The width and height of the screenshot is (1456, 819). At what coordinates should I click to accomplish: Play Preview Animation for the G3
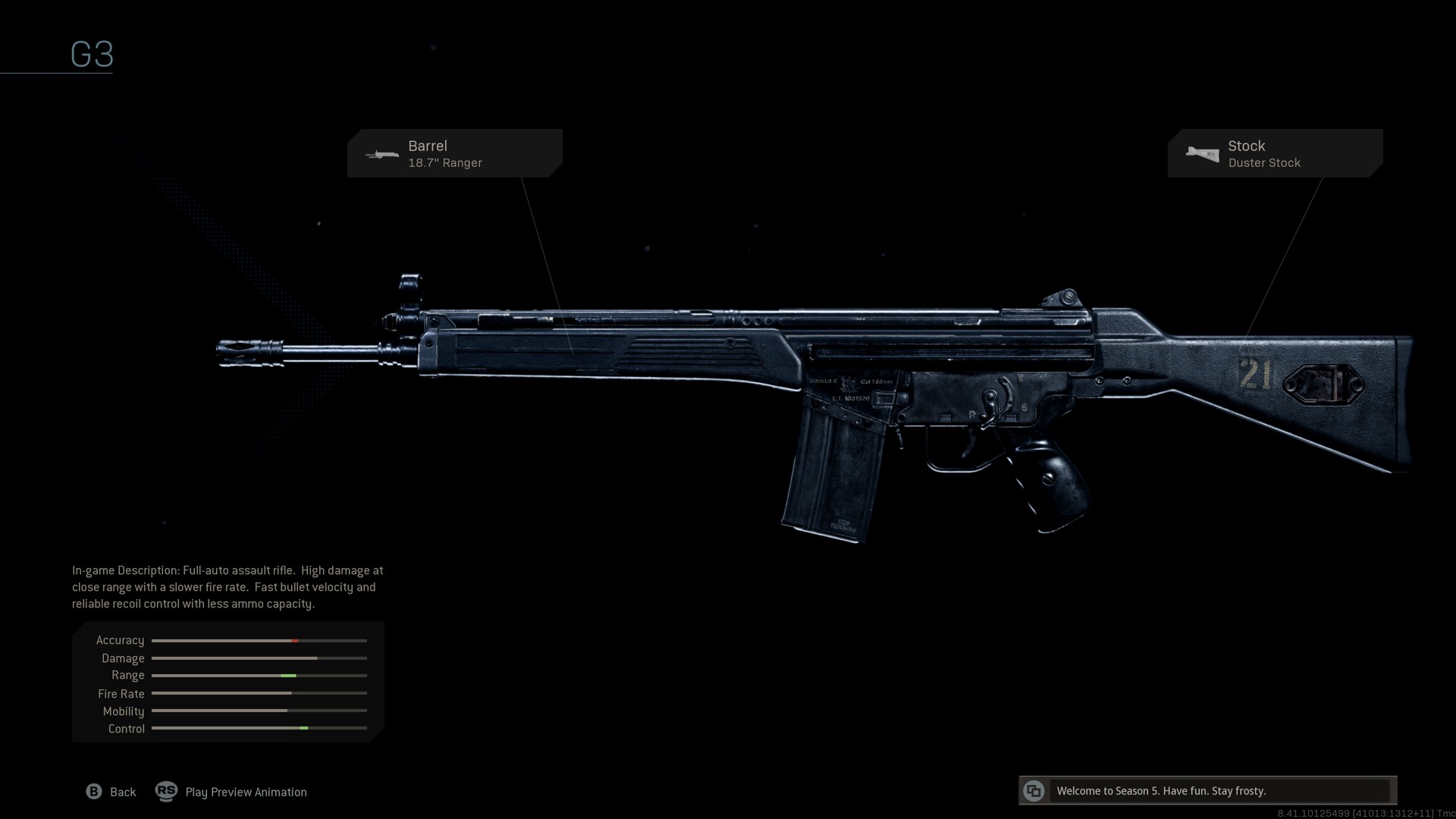(x=232, y=792)
